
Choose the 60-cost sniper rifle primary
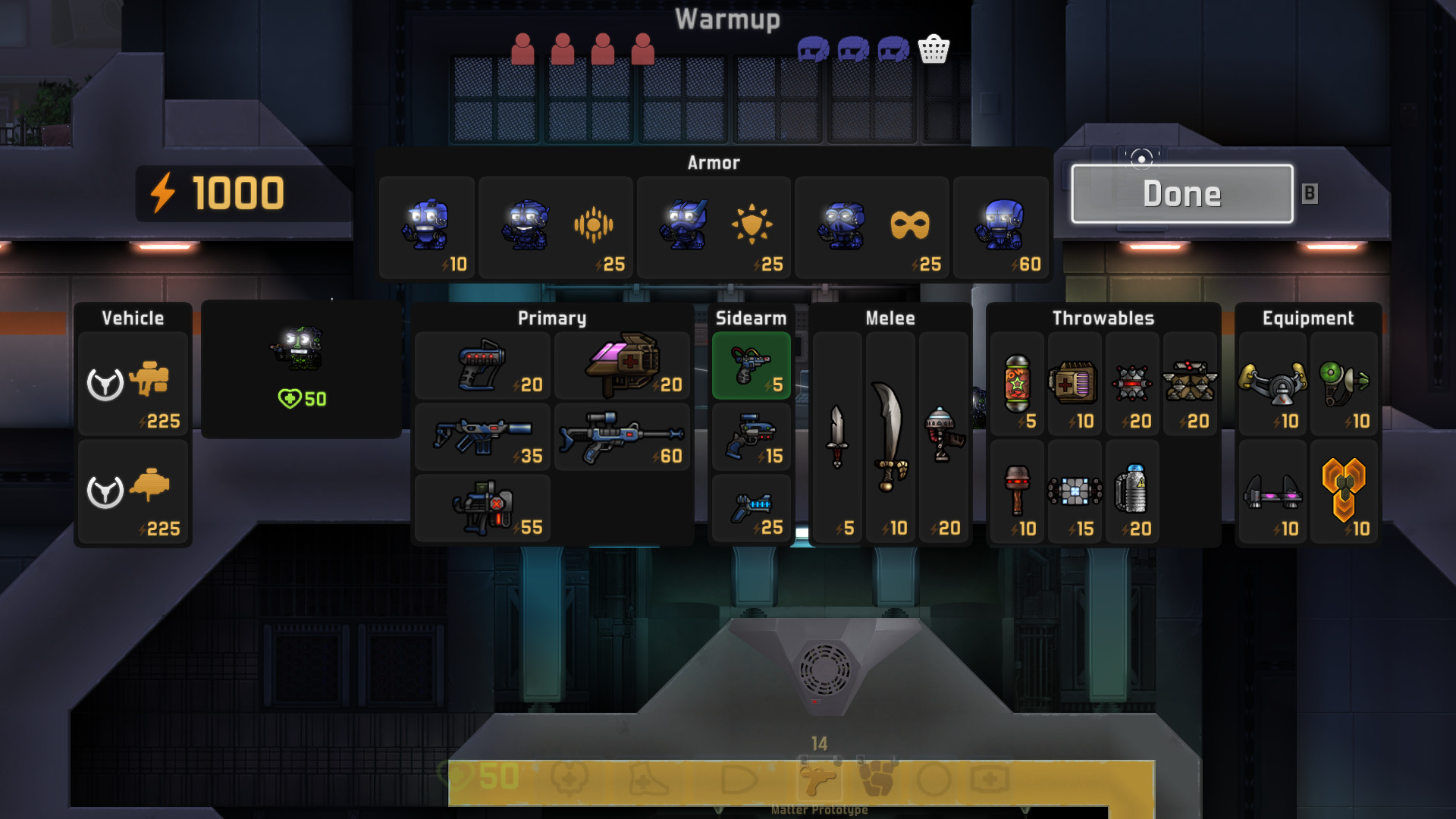coord(622,438)
